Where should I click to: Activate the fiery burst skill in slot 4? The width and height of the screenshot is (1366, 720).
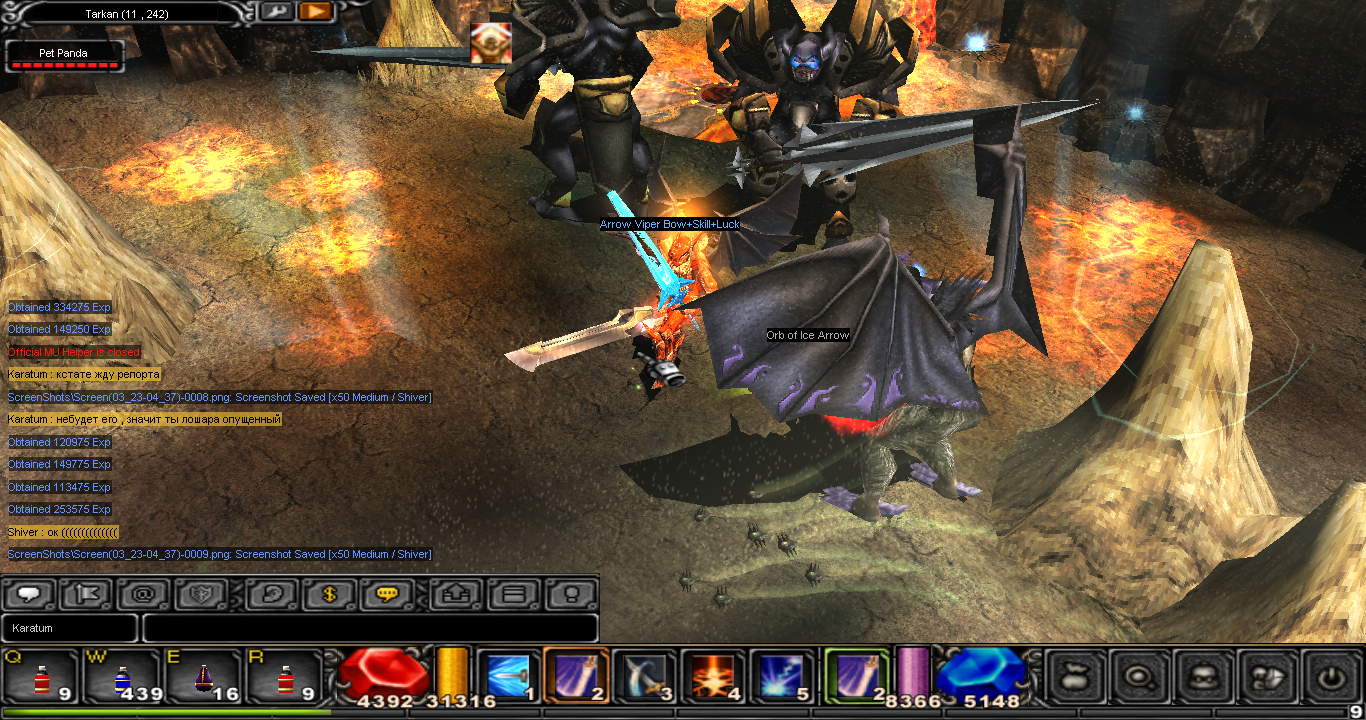pos(711,675)
